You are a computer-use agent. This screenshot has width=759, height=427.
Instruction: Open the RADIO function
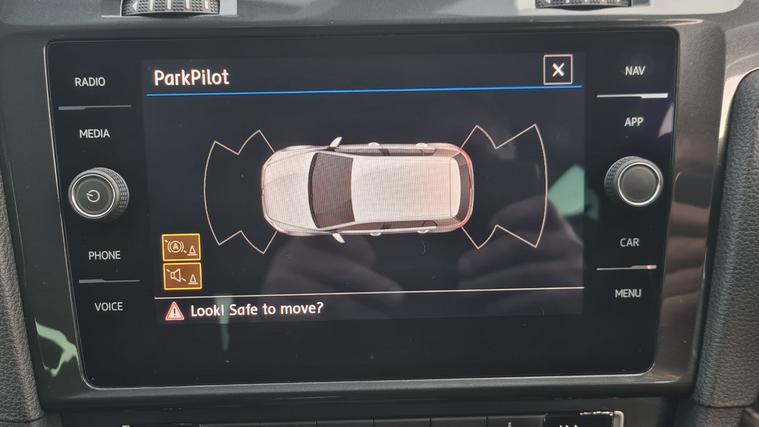click(x=90, y=82)
